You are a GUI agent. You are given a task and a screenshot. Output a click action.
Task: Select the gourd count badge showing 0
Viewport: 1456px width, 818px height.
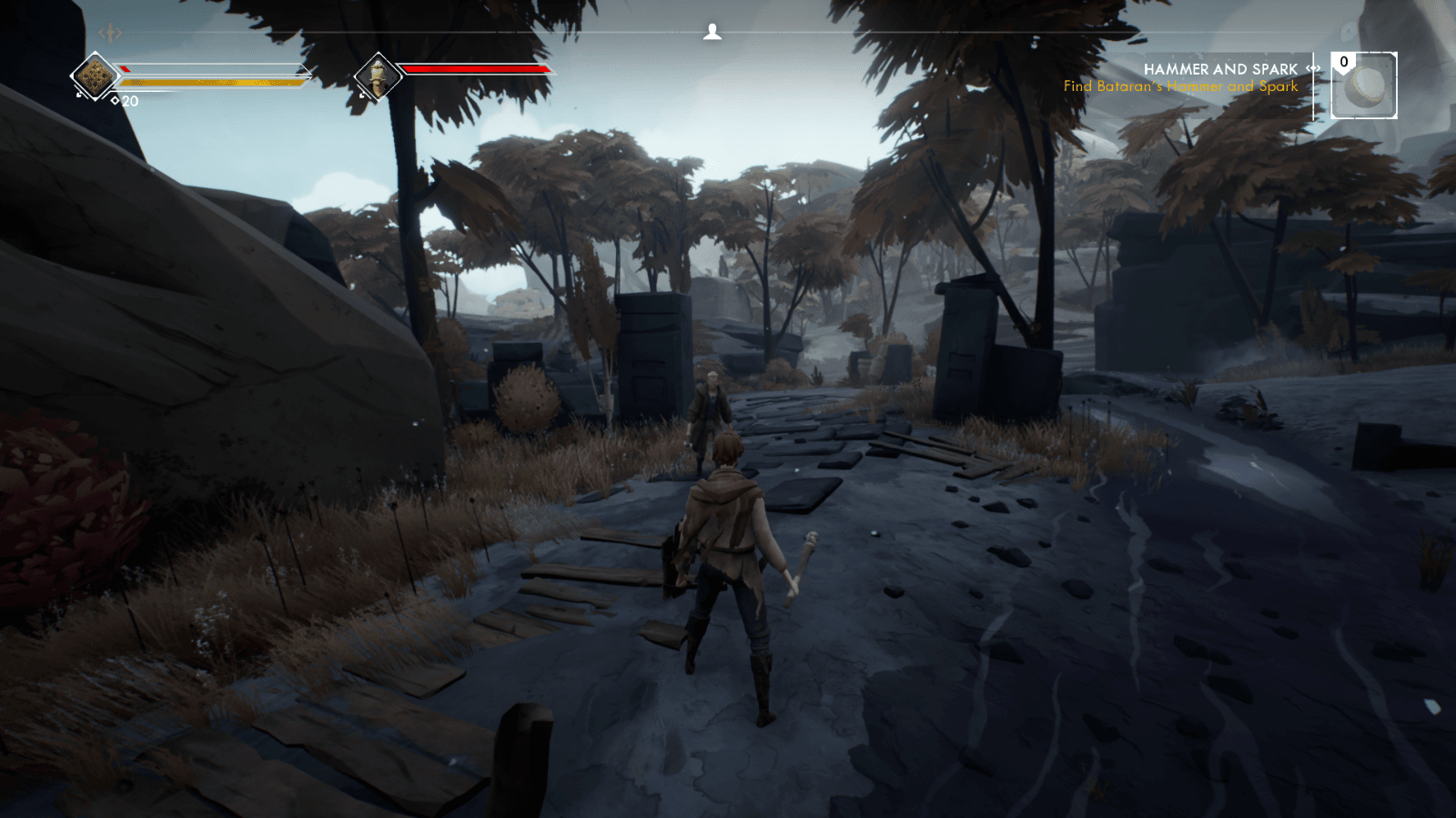[x=1342, y=61]
